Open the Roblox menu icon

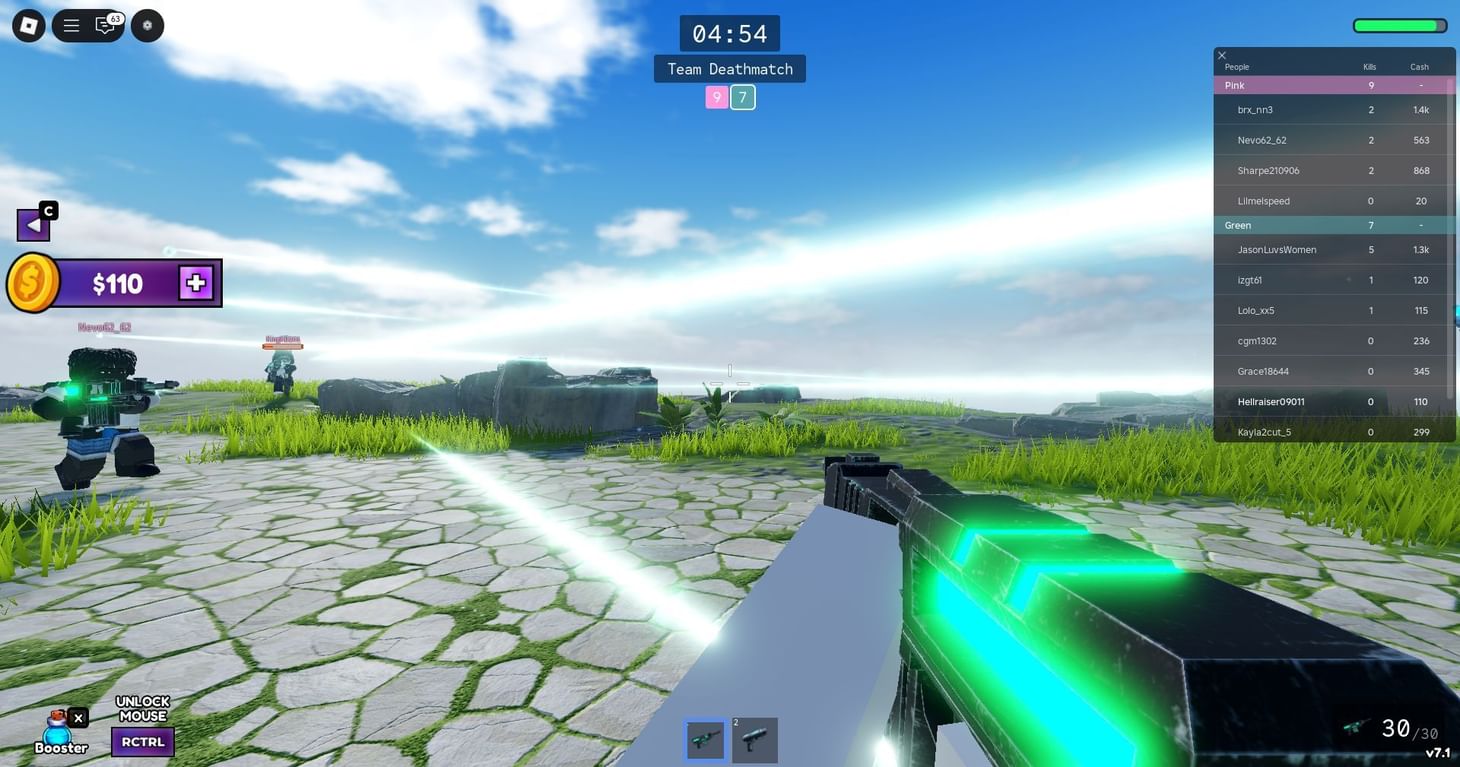[x=28, y=24]
